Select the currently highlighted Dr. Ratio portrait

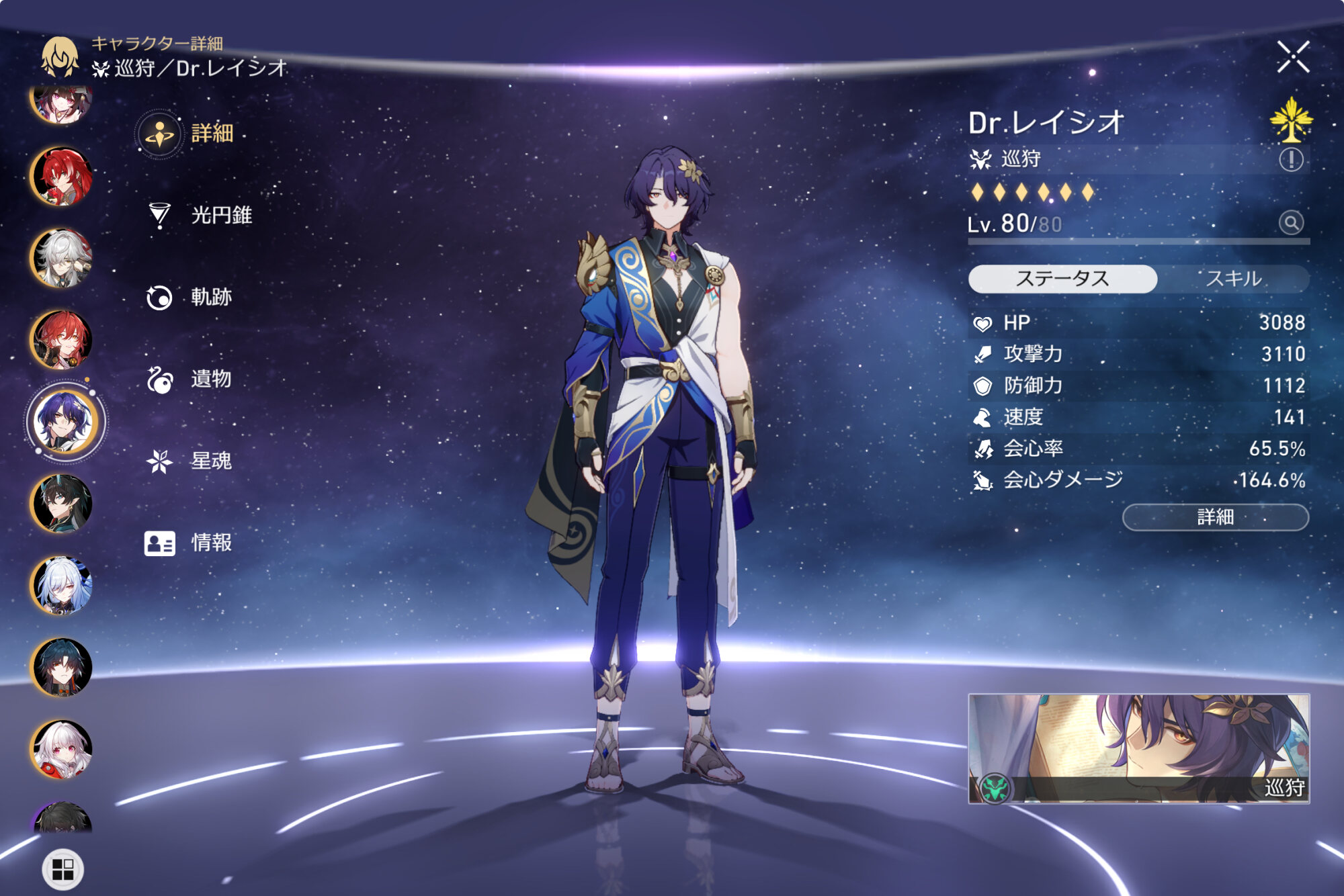click(x=65, y=422)
